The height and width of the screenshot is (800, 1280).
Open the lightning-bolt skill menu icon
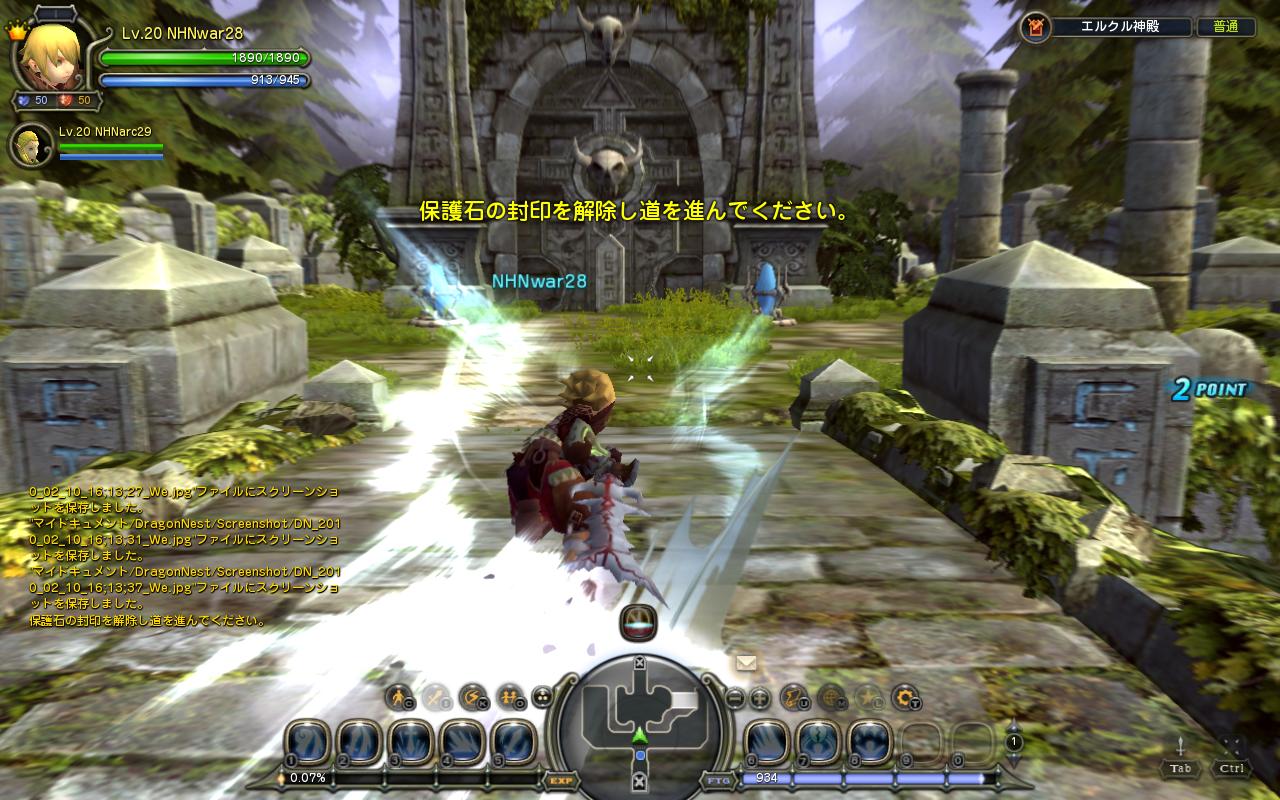pyautogui.click(x=471, y=697)
